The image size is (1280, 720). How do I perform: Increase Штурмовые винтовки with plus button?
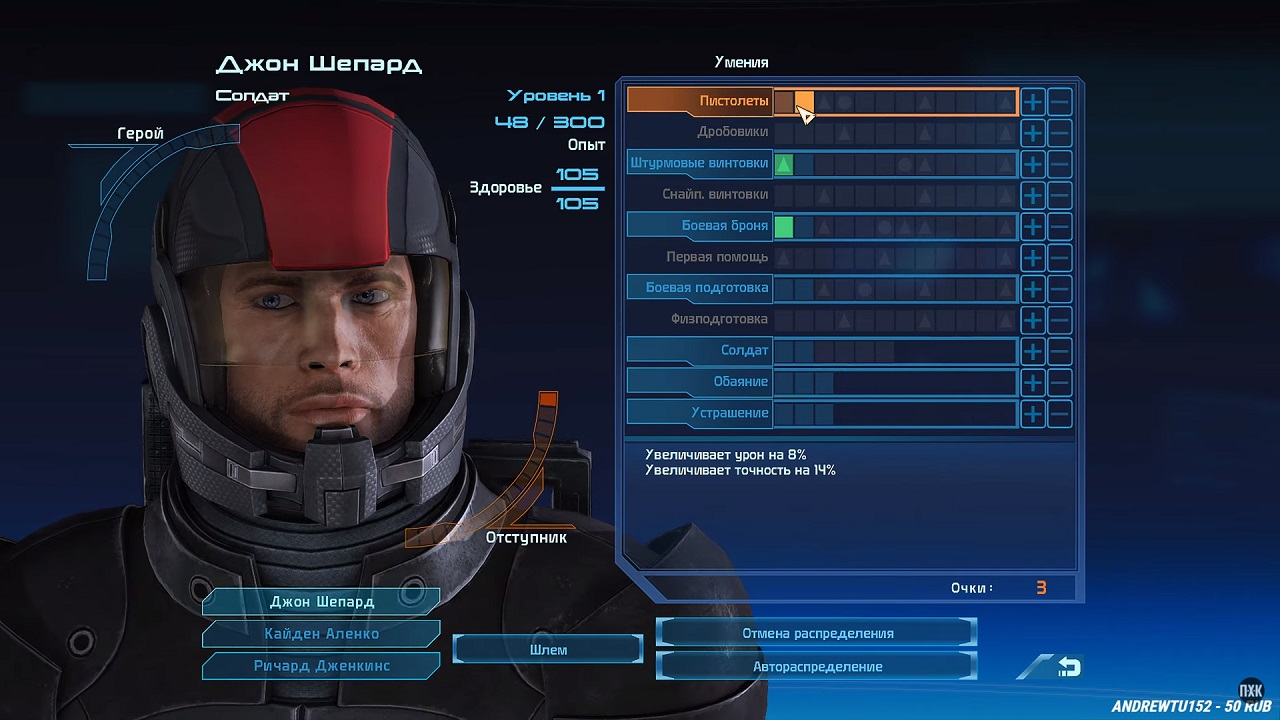[x=1033, y=164]
